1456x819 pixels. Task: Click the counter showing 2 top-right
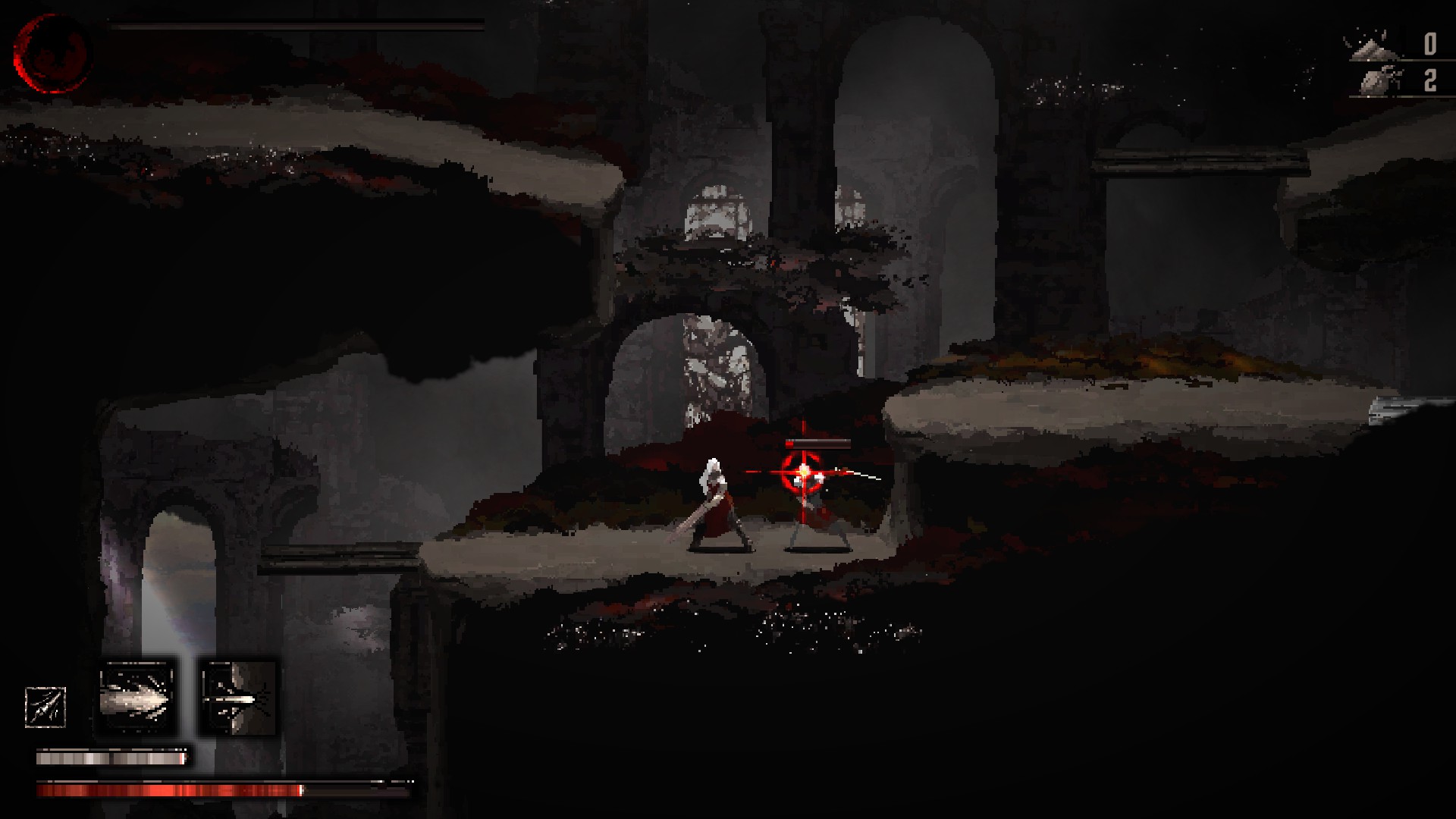tap(1429, 78)
